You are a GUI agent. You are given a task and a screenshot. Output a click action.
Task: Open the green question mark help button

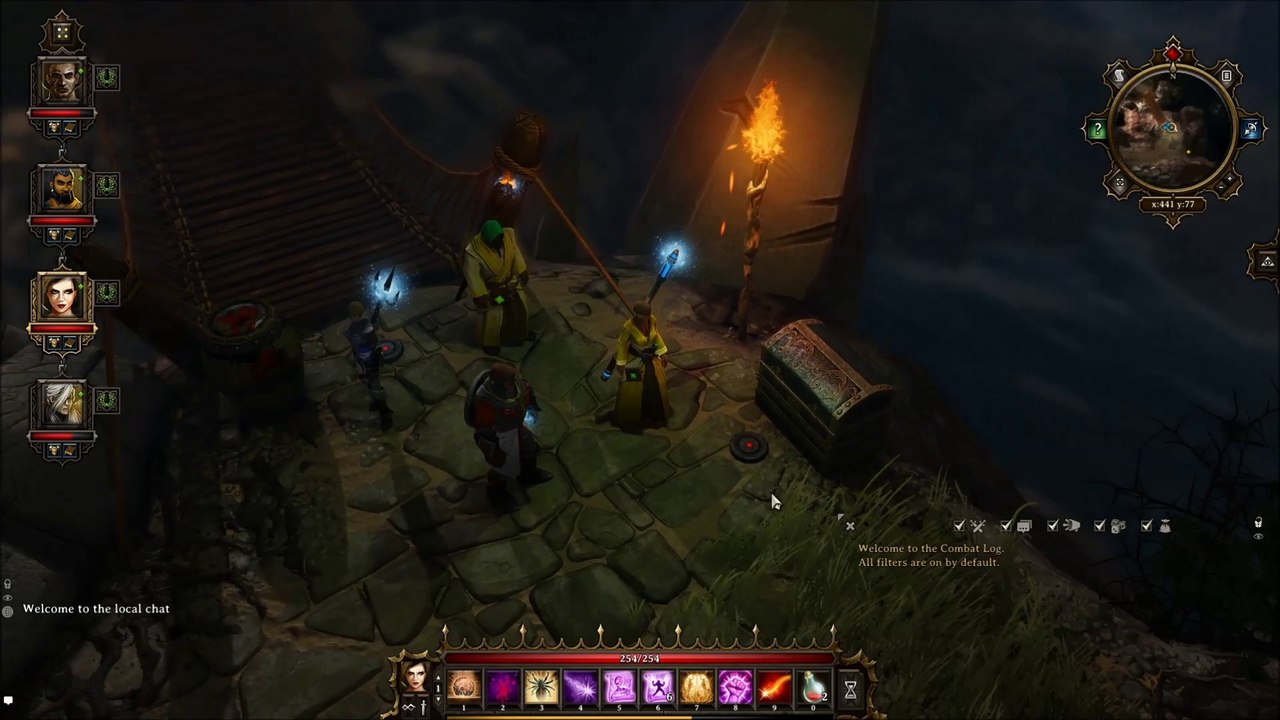point(1098,130)
